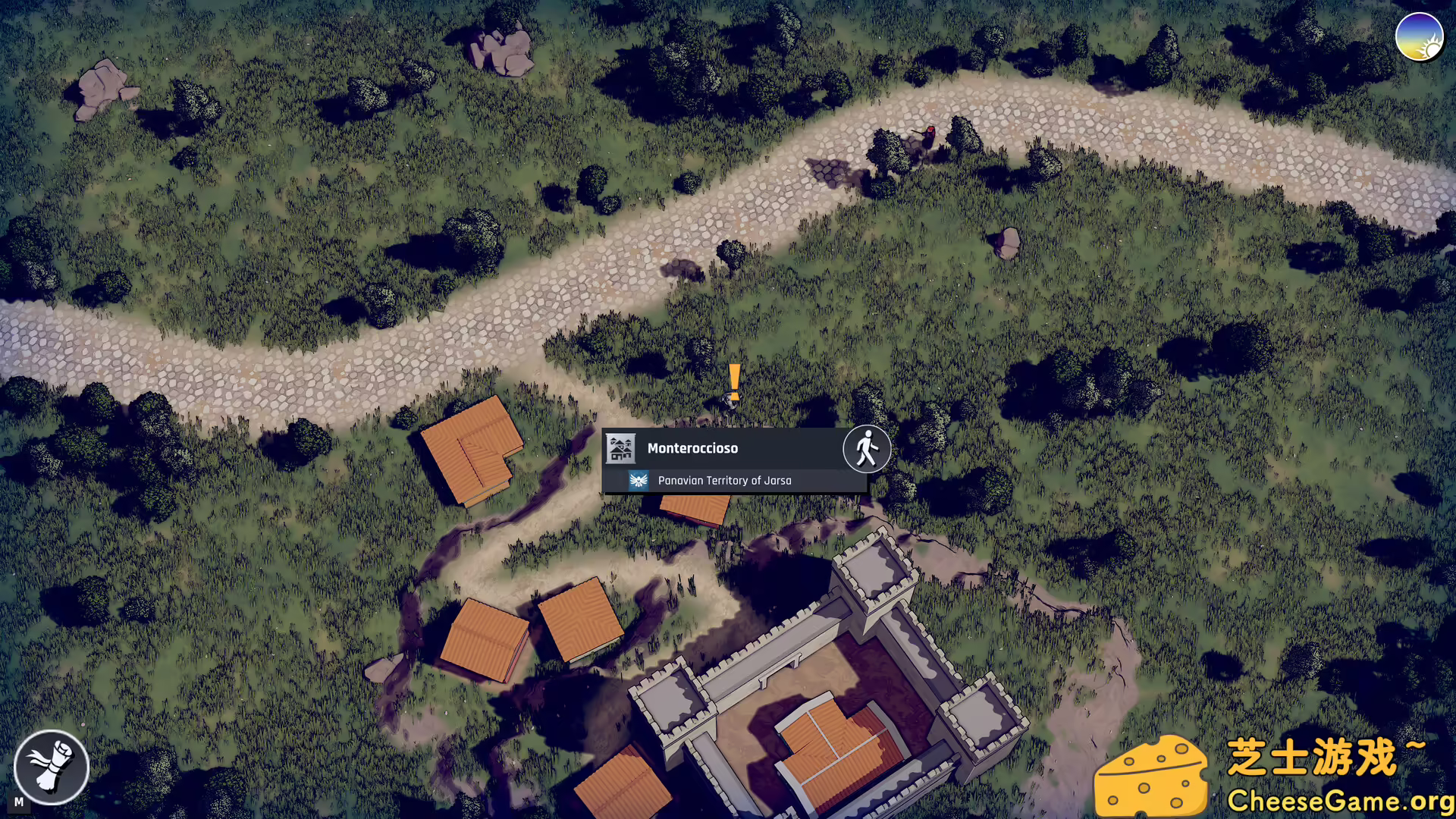Image resolution: width=1456 pixels, height=819 pixels.
Task: Click the walking traveler icon on the tooltip
Action: (x=866, y=449)
